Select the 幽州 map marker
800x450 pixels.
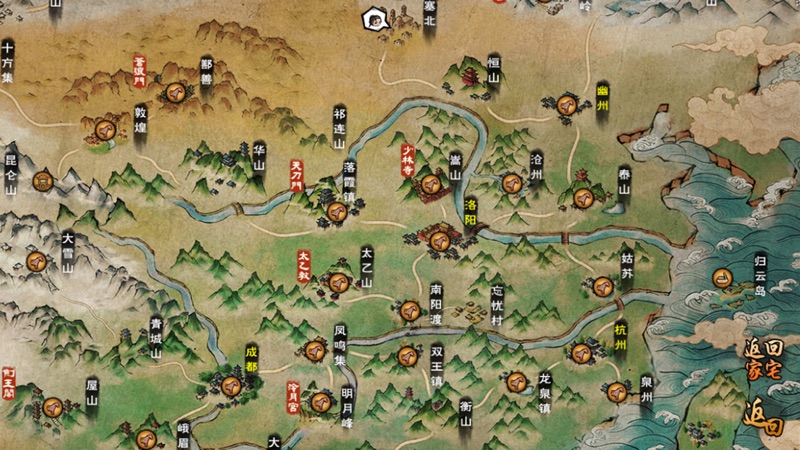pos(567,104)
